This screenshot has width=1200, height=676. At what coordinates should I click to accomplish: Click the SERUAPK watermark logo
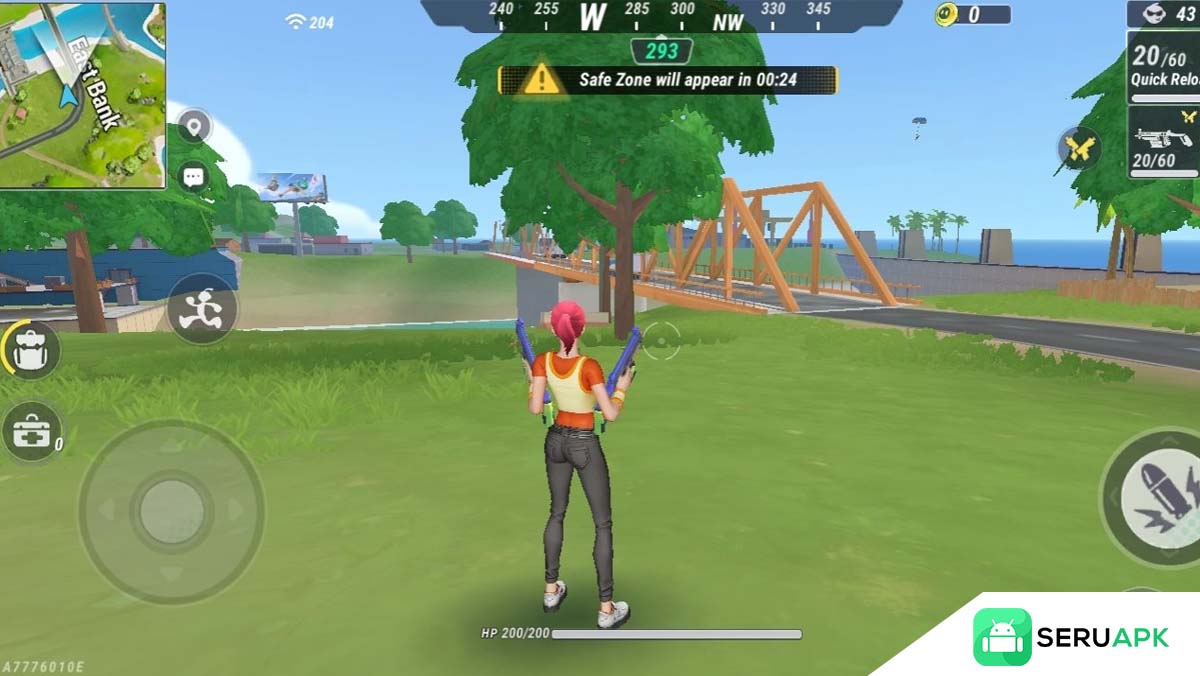(1071, 637)
